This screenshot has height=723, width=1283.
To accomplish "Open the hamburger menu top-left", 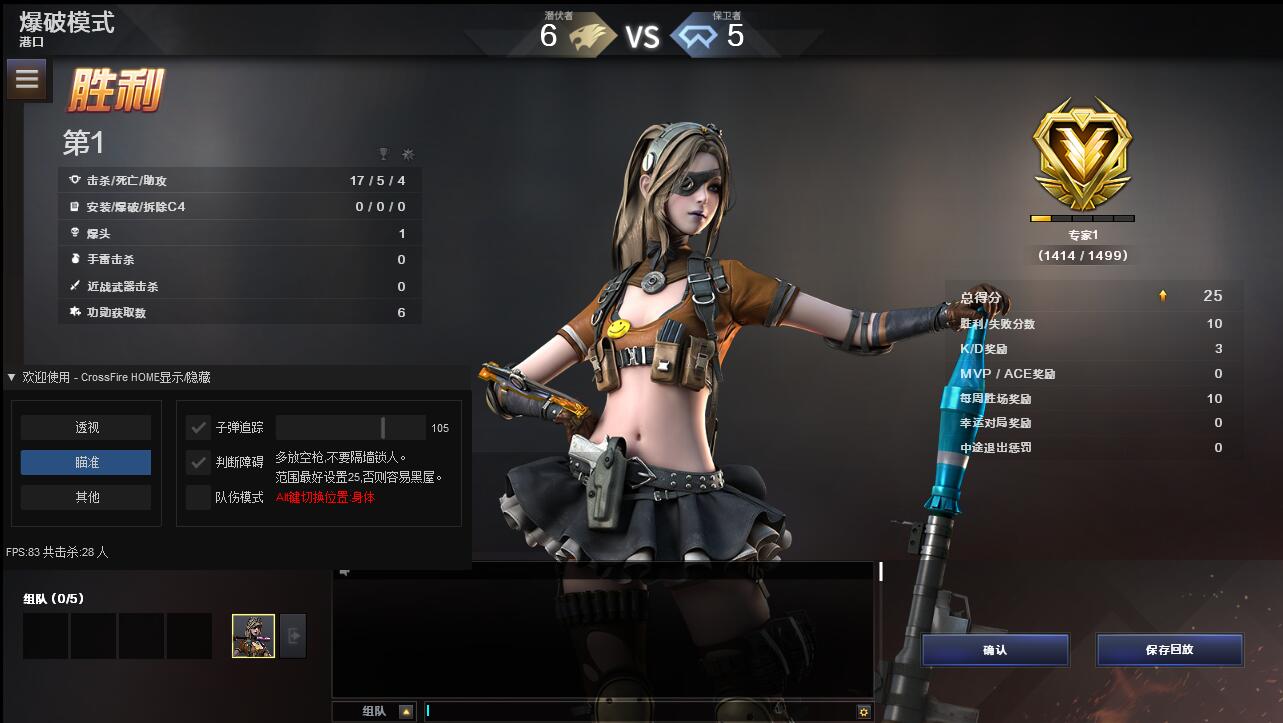I will click(x=27, y=79).
